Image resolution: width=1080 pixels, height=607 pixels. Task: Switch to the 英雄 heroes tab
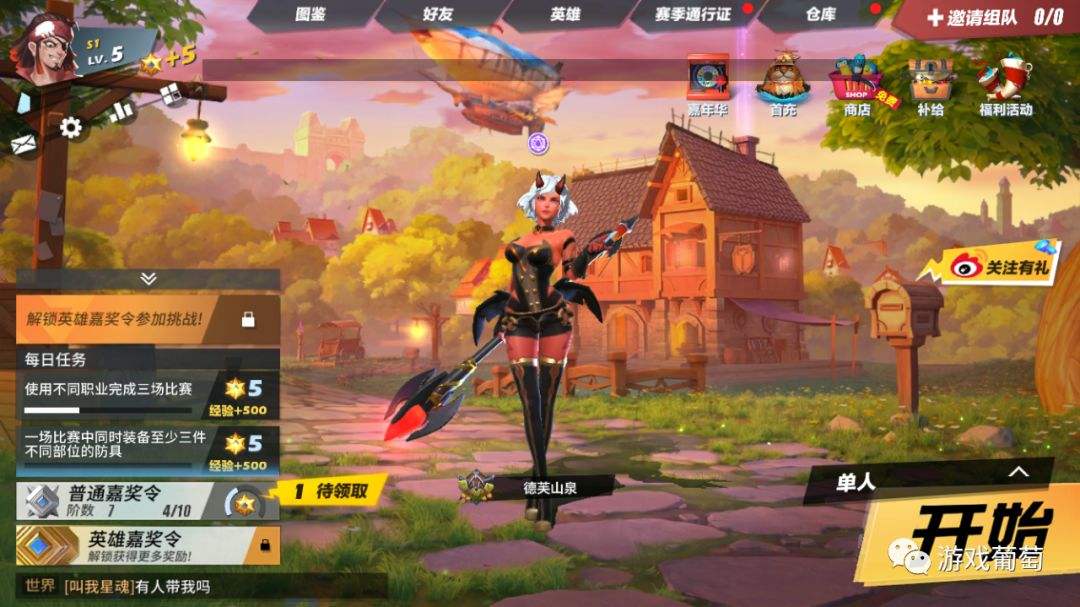[x=565, y=15]
